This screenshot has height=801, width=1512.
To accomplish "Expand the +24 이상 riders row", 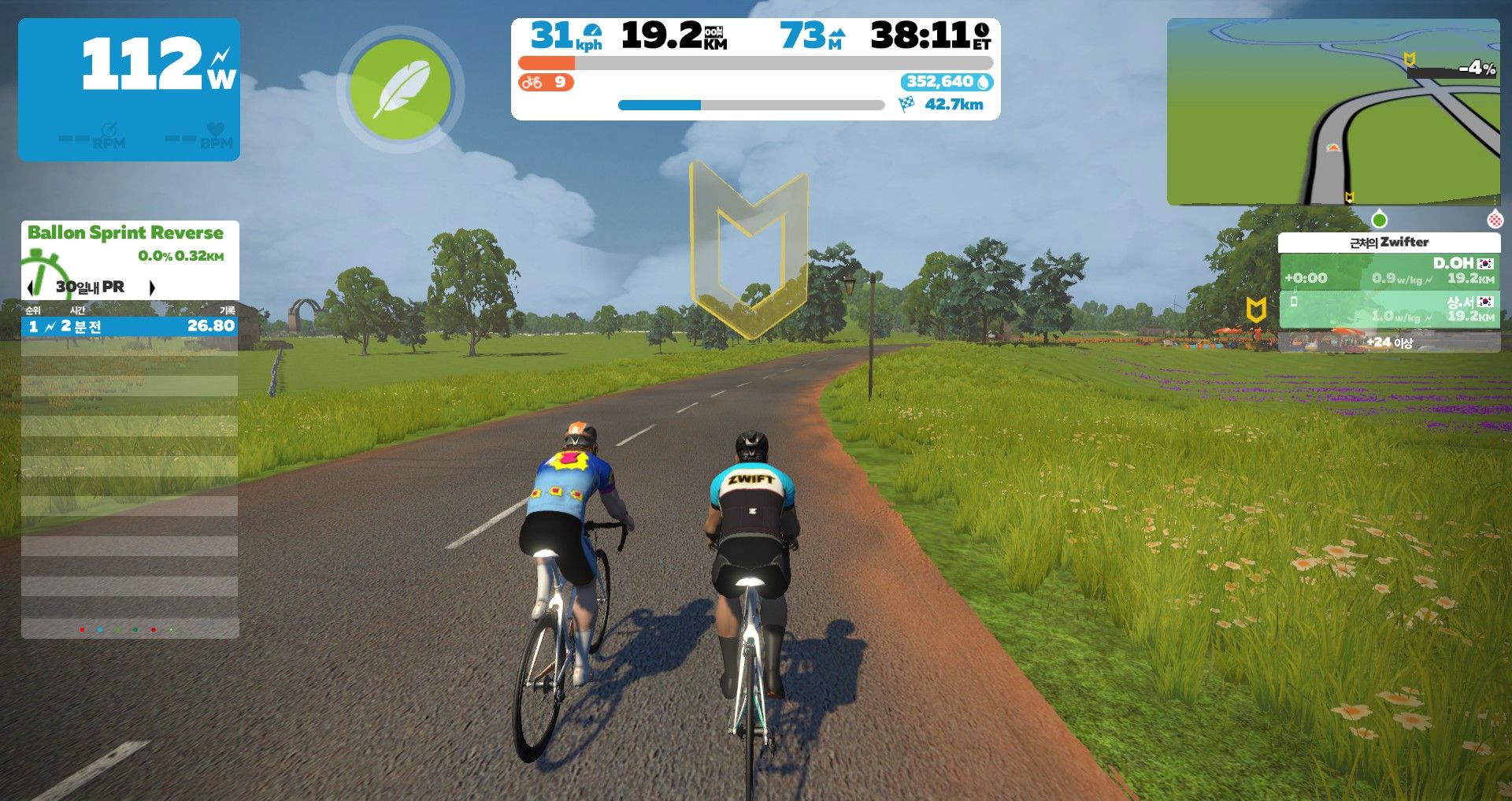I will click(1389, 342).
